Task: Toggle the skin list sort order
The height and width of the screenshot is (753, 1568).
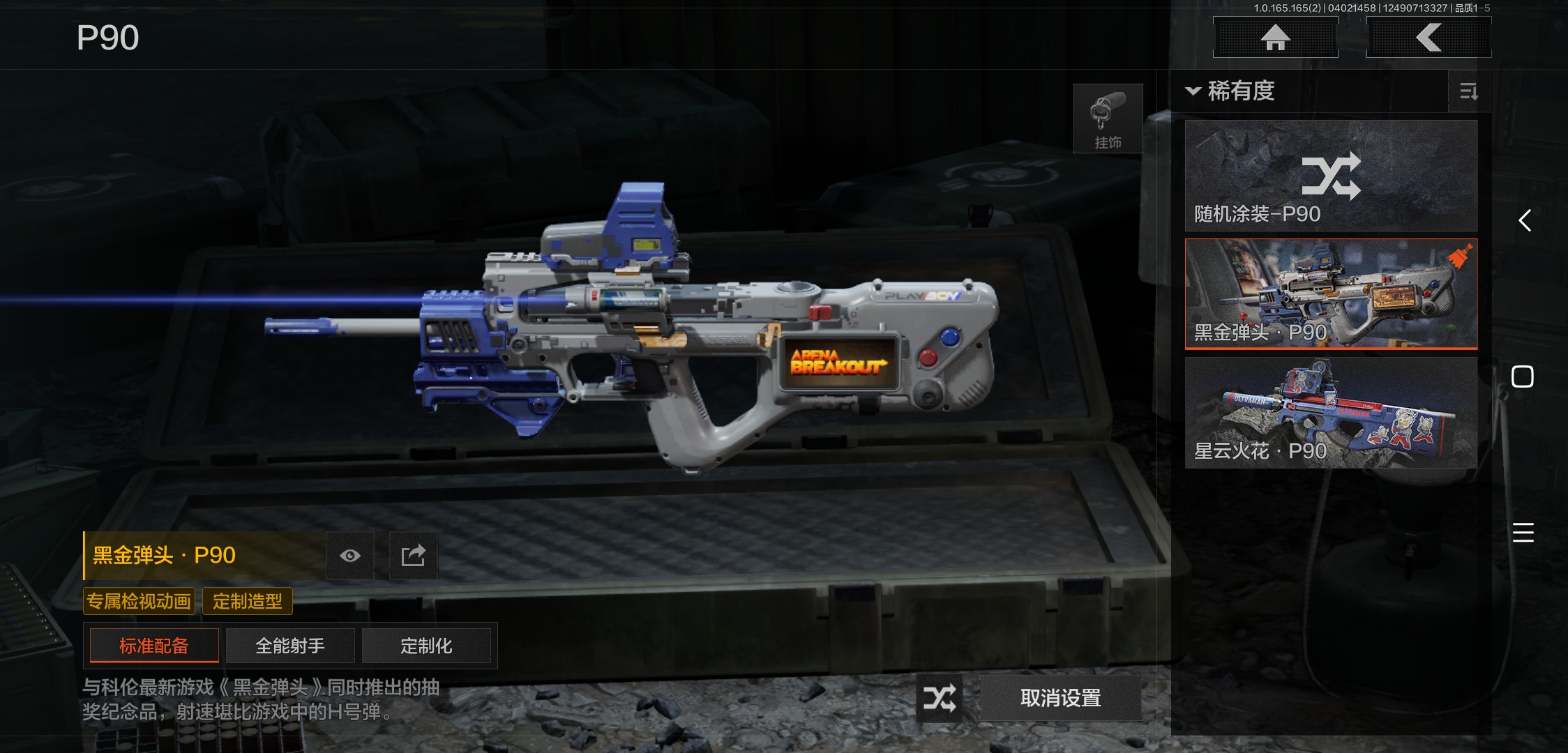Action: pos(1468,91)
